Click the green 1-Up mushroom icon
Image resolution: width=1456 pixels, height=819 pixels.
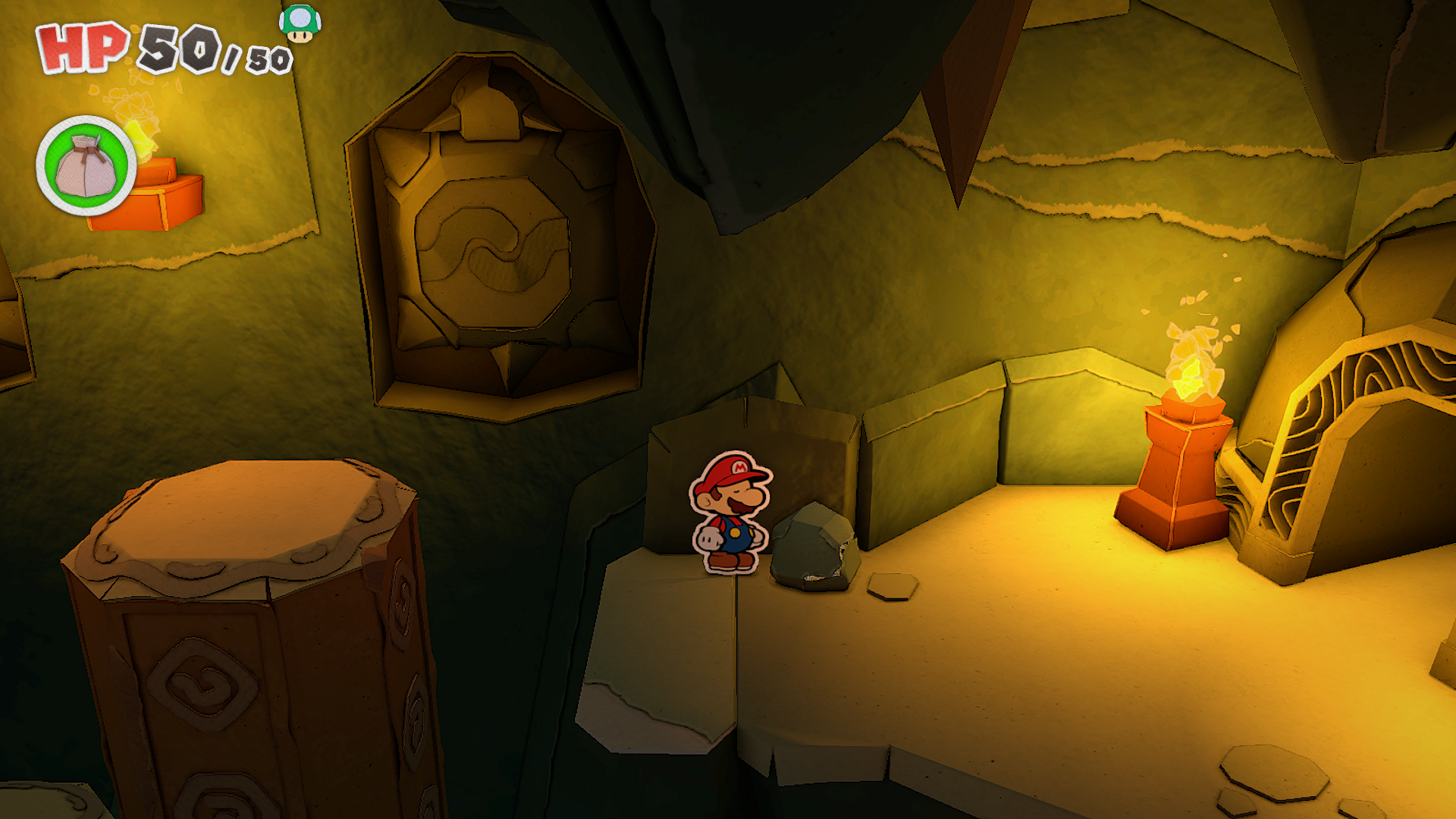pyautogui.click(x=300, y=24)
